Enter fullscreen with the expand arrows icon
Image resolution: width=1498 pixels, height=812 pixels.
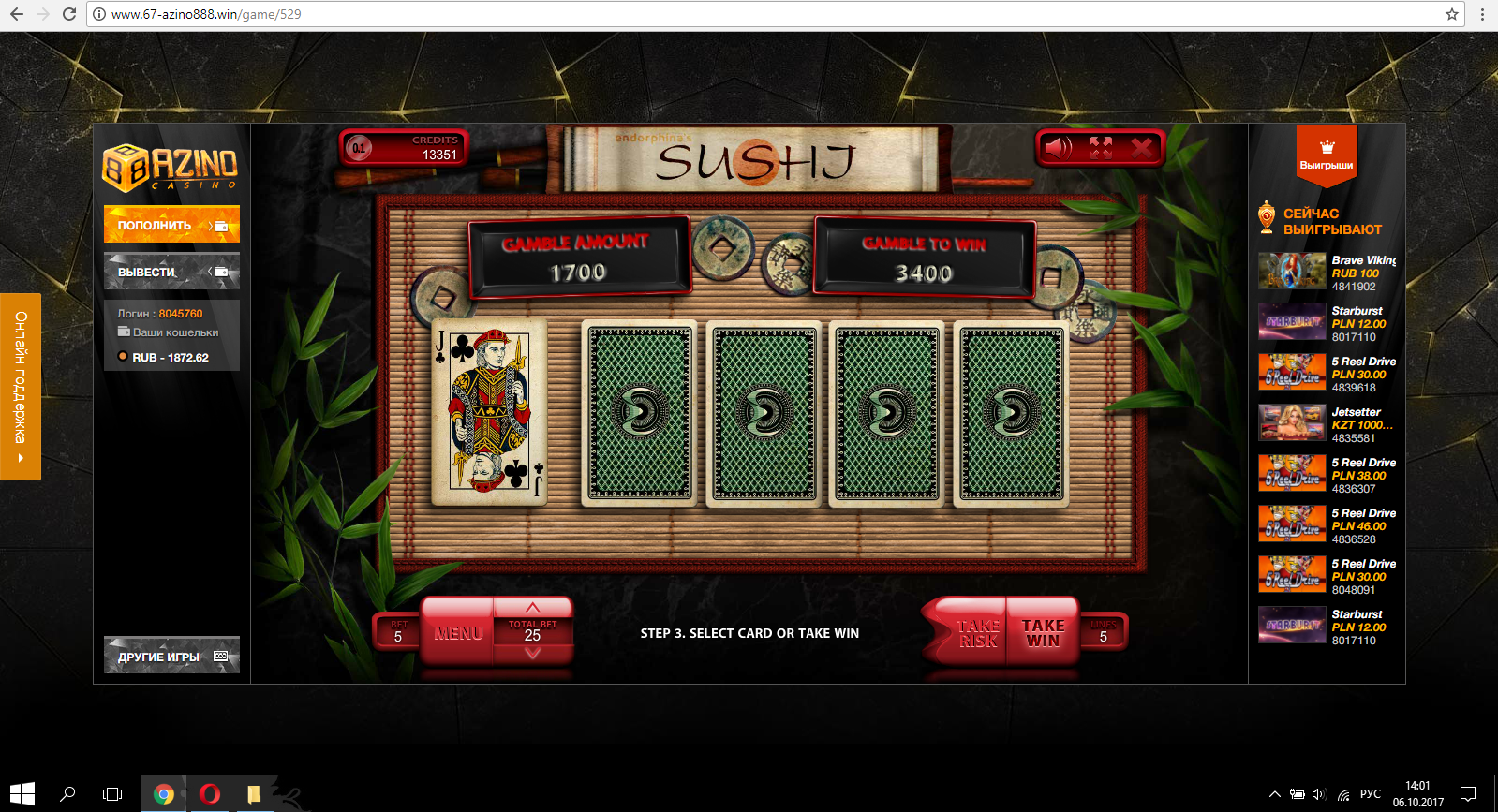click(1101, 148)
